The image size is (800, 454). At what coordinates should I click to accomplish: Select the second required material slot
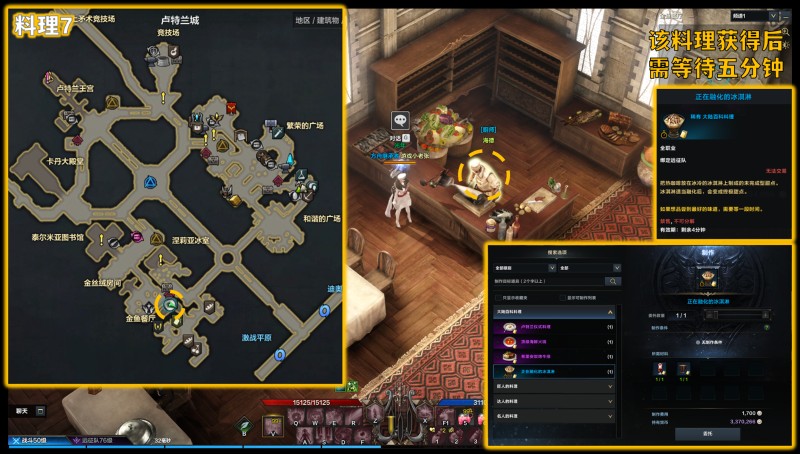click(683, 369)
